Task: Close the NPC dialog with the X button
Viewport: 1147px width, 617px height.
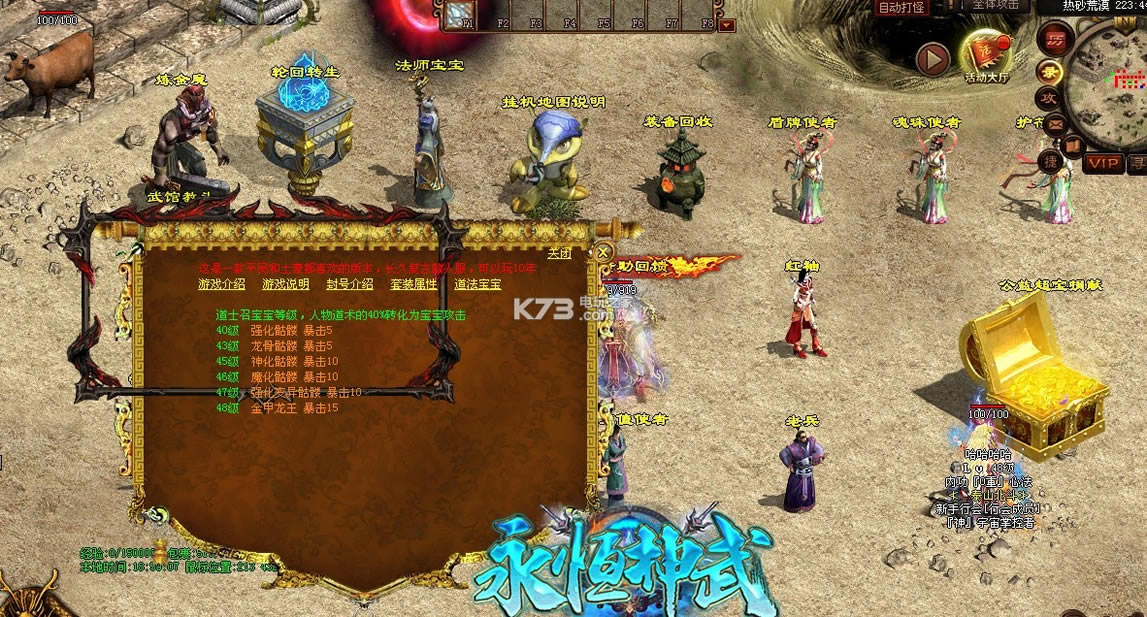Action: (x=603, y=252)
